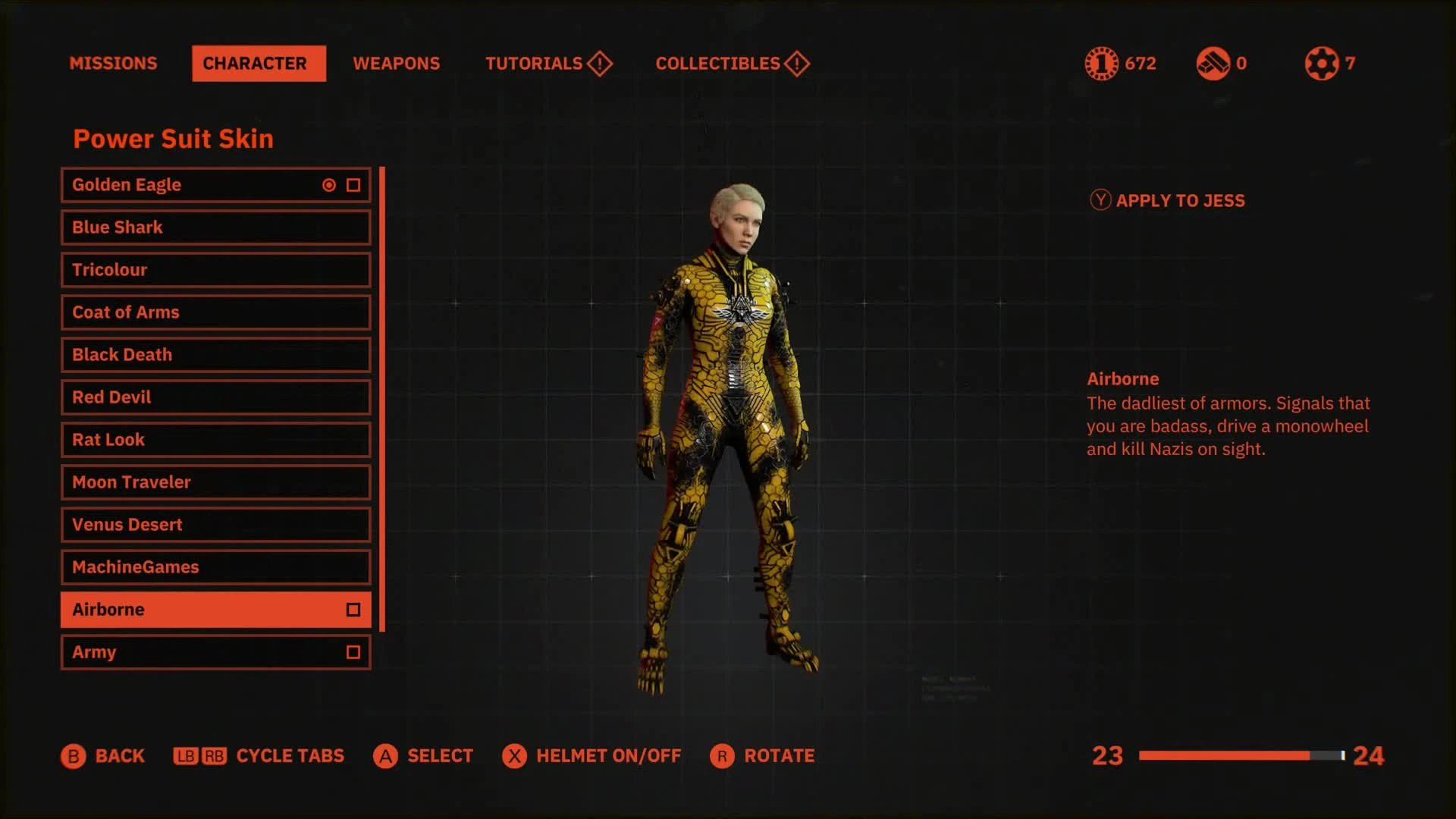Open the Missions tab

pos(114,64)
